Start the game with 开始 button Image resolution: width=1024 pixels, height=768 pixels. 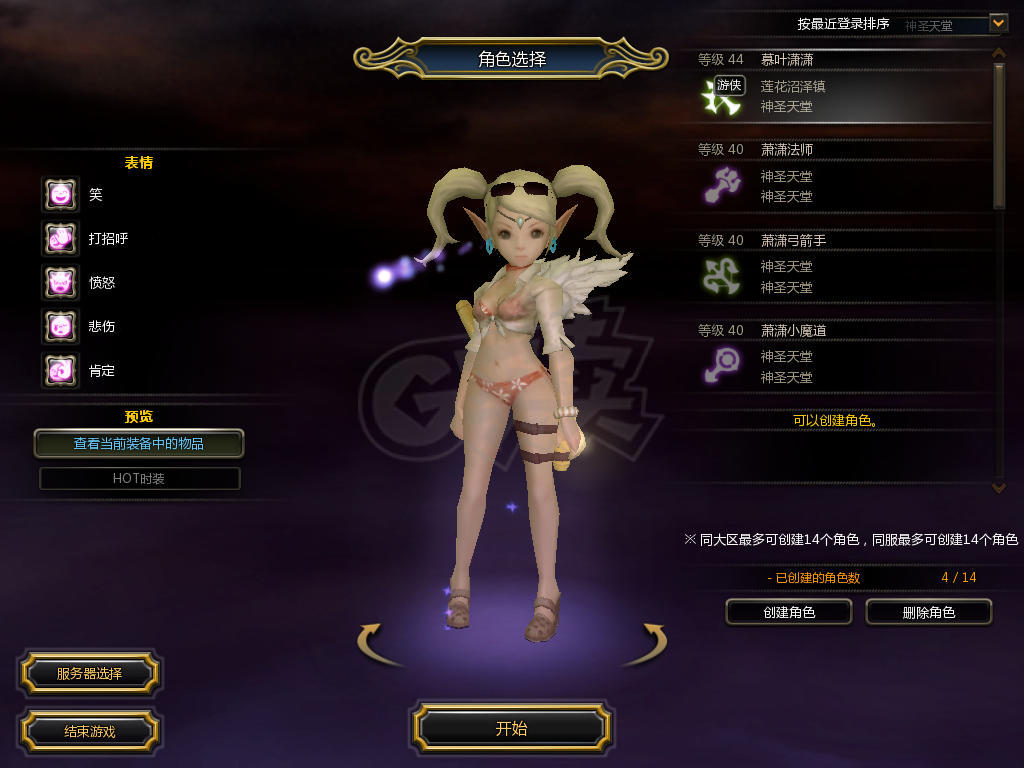(x=511, y=728)
